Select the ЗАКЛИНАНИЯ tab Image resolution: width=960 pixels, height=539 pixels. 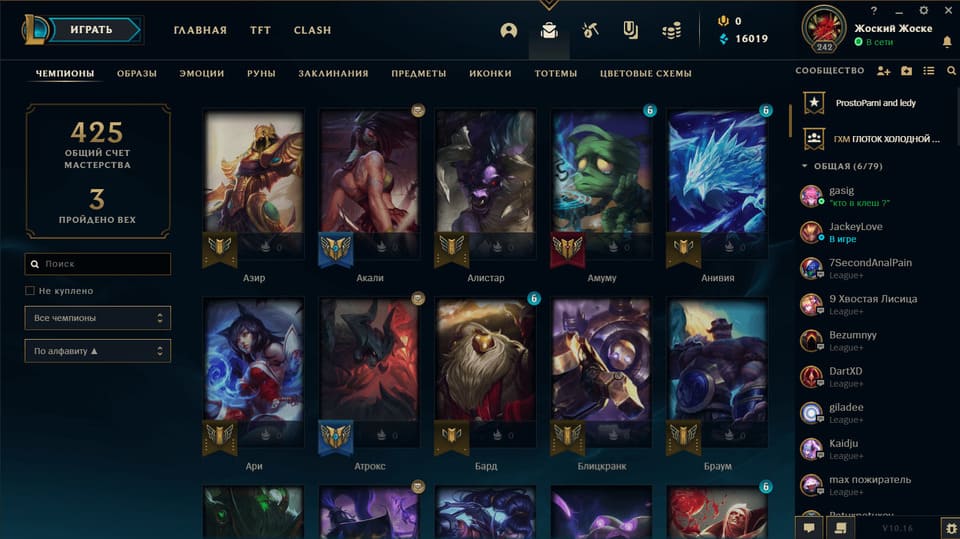tap(333, 73)
